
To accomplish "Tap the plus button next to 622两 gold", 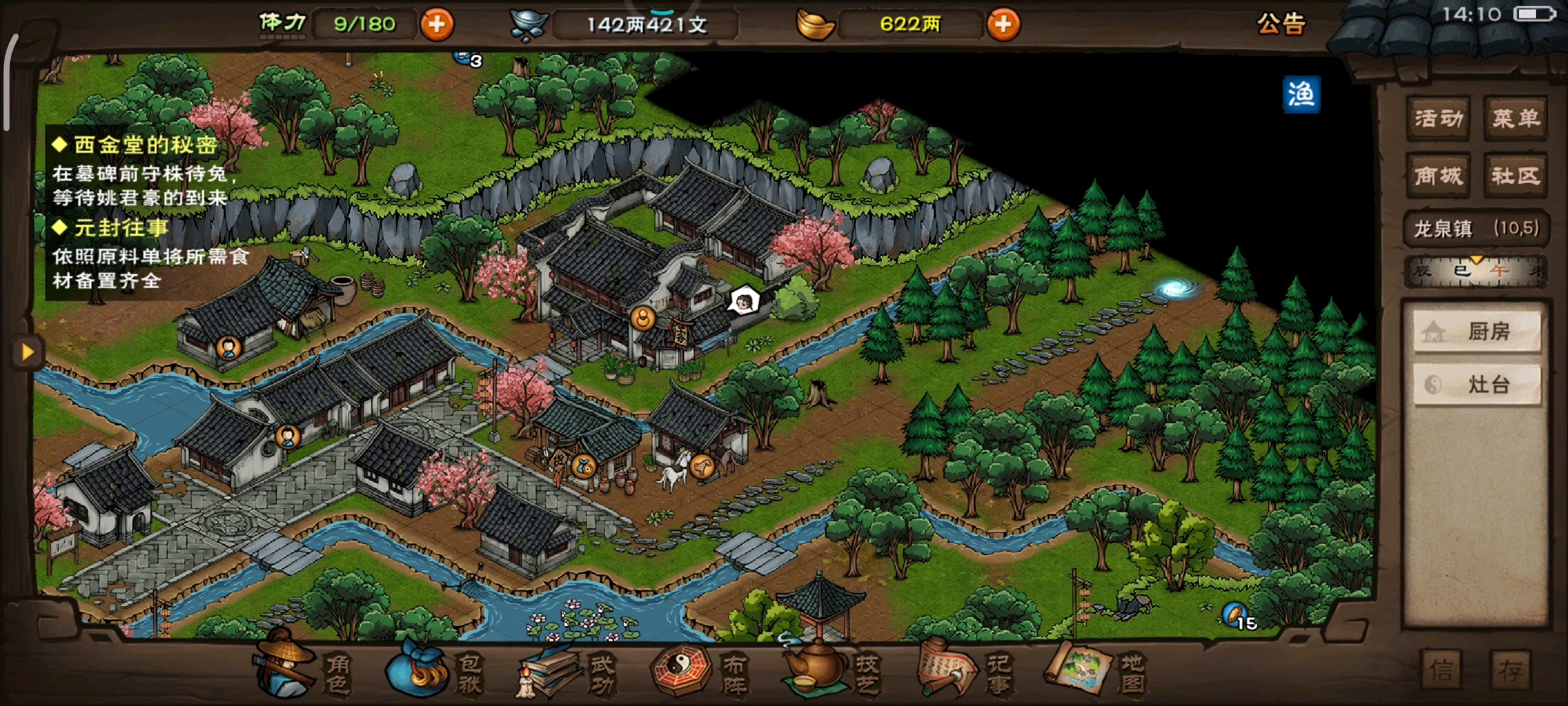I will tap(1003, 25).
